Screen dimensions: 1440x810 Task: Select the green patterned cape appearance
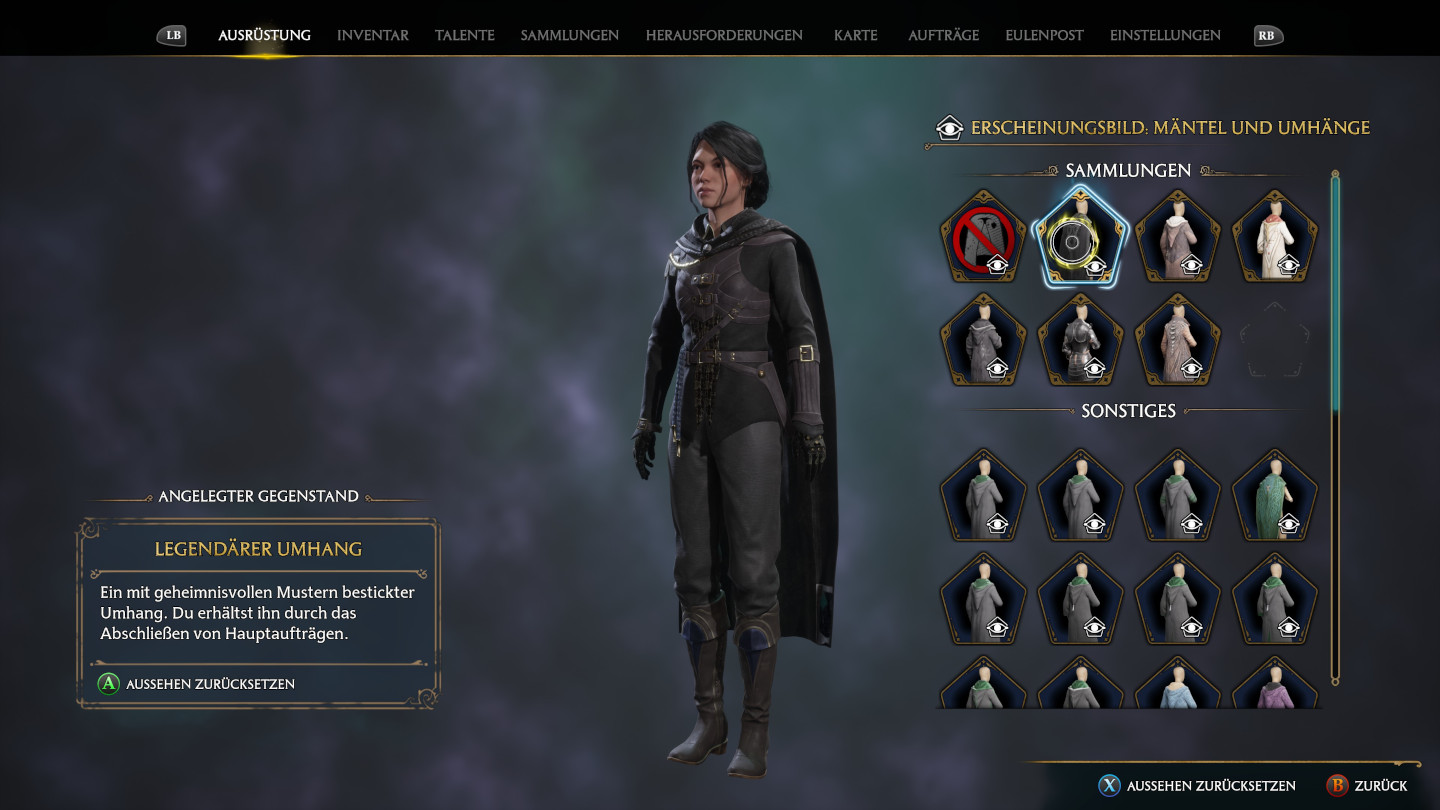click(1275, 496)
